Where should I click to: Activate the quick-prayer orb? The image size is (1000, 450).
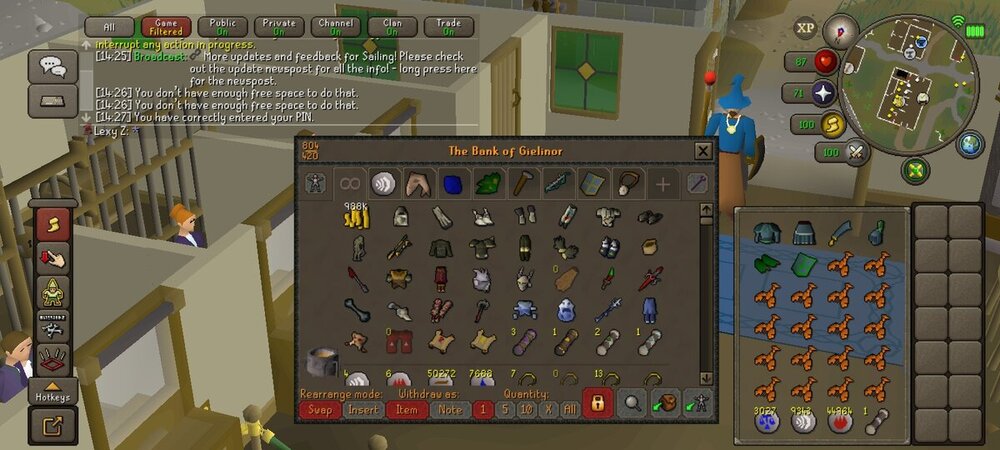click(823, 93)
